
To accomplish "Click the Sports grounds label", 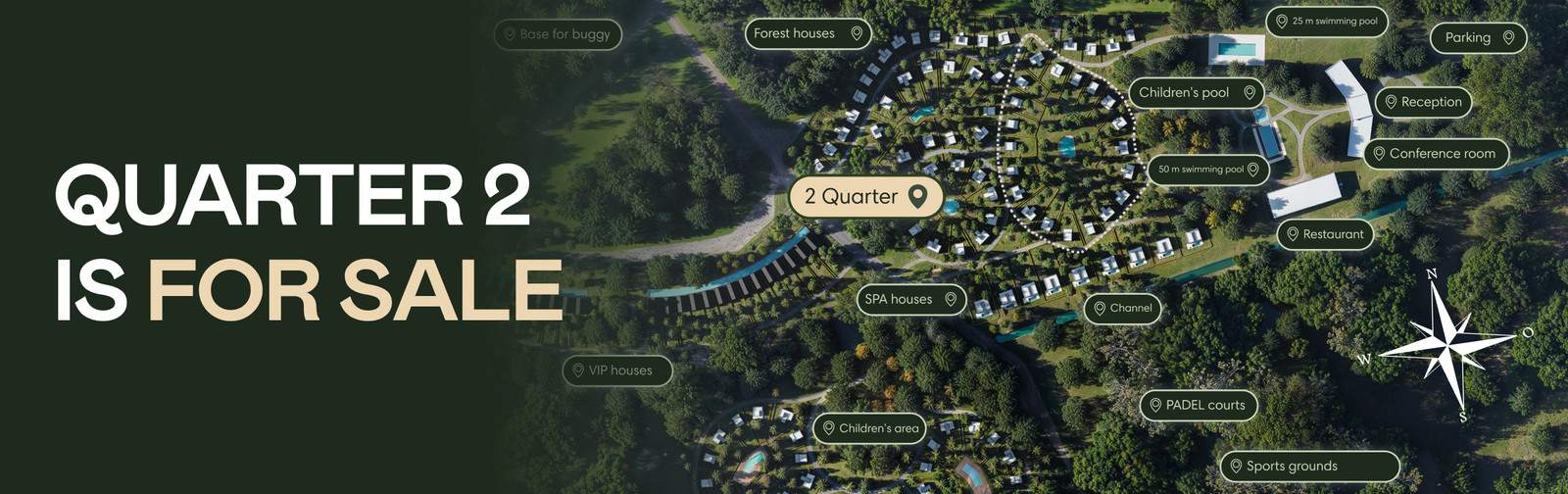I will pos(1308,467).
